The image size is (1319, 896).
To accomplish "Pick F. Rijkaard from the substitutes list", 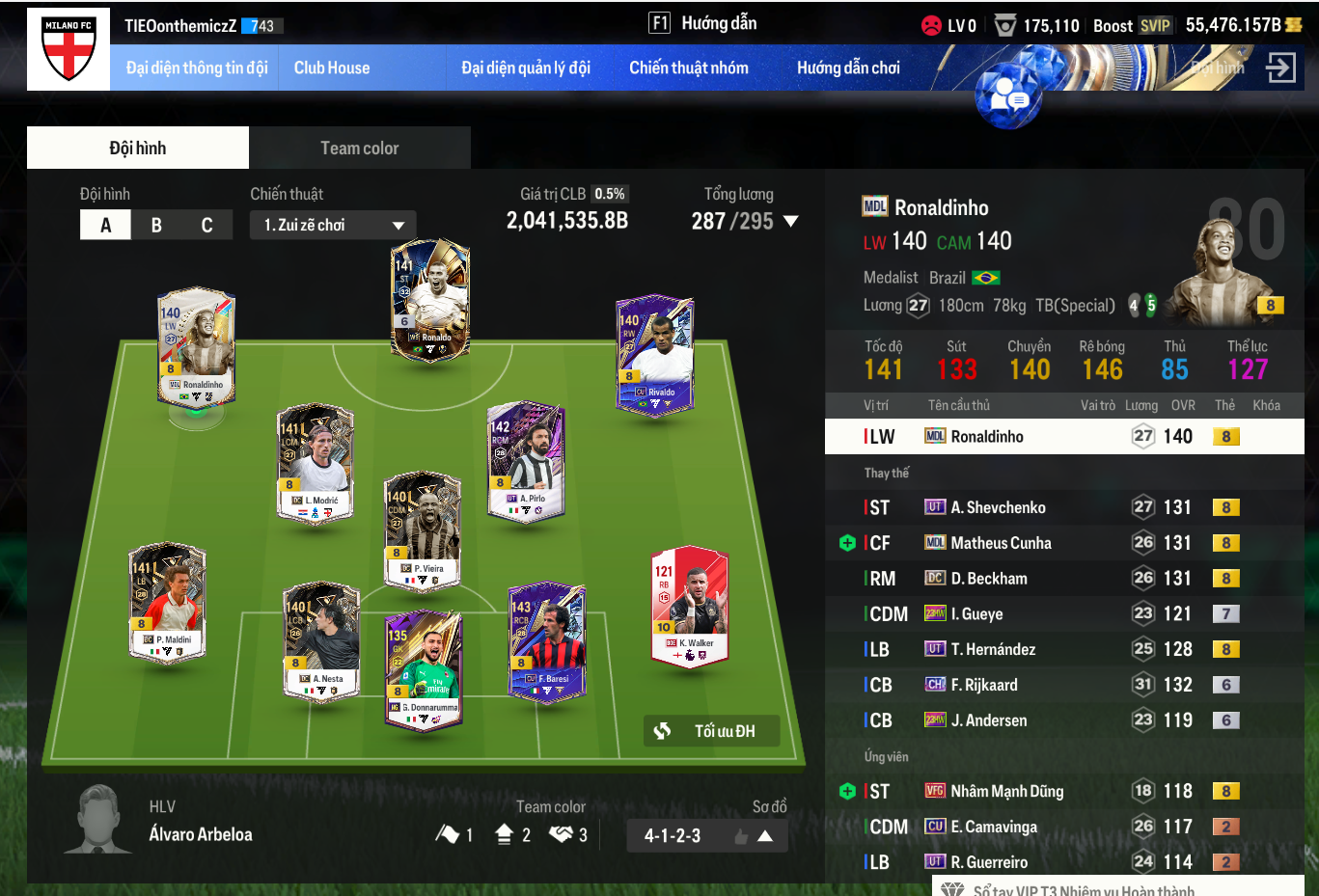I will [x=984, y=685].
